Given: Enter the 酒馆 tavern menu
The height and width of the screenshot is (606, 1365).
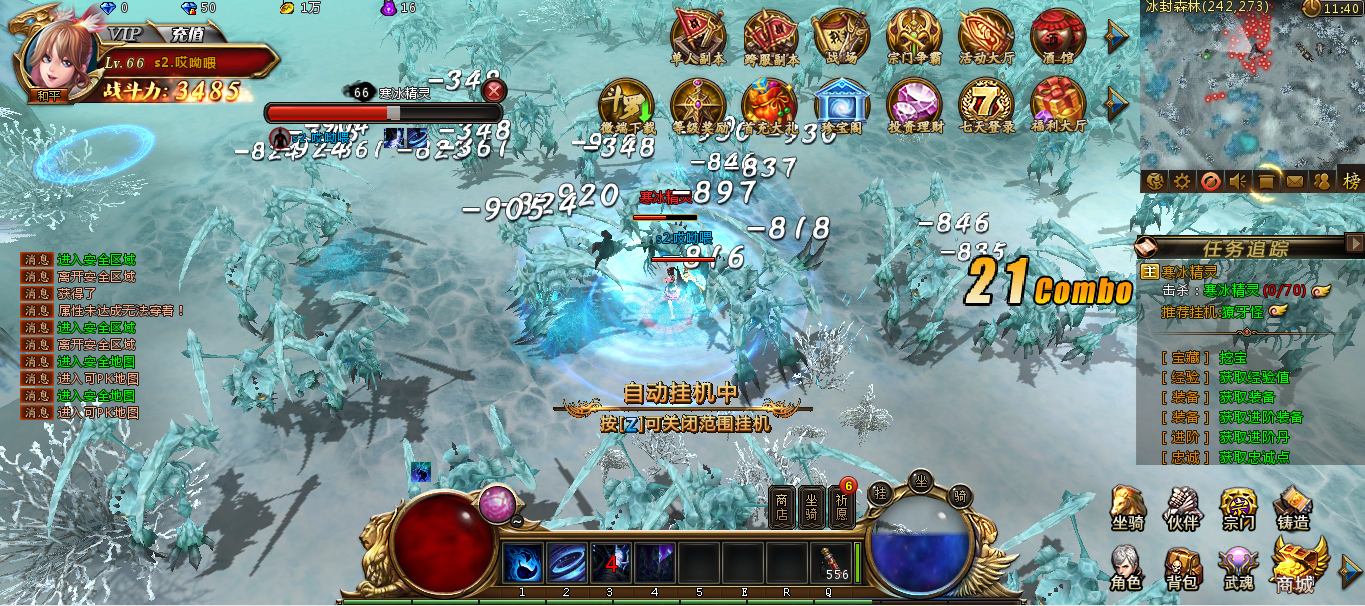Looking at the screenshot, I should pyautogui.click(x=1058, y=35).
